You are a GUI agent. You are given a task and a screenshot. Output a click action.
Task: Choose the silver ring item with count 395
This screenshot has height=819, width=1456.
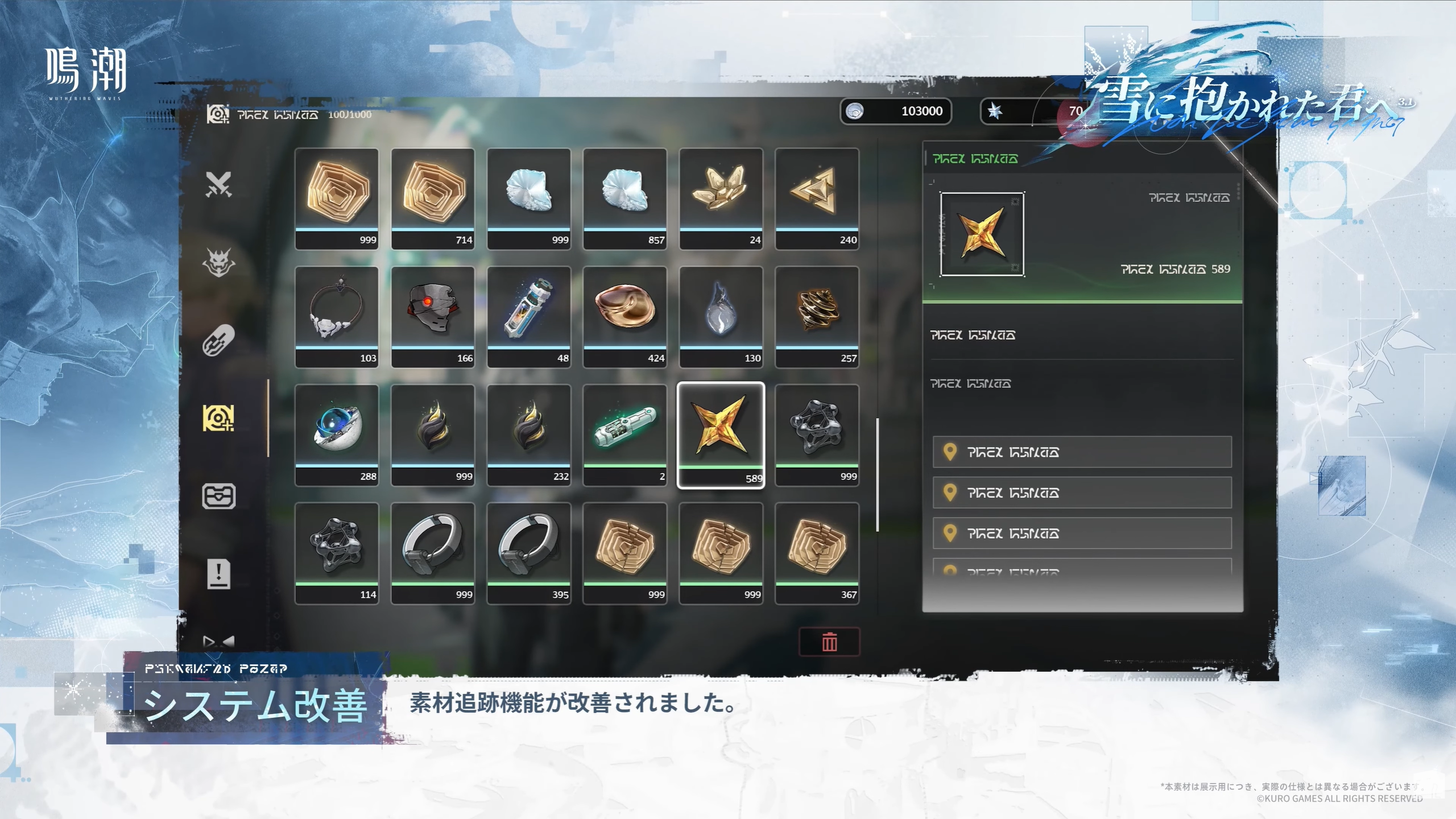coord(529,553)
